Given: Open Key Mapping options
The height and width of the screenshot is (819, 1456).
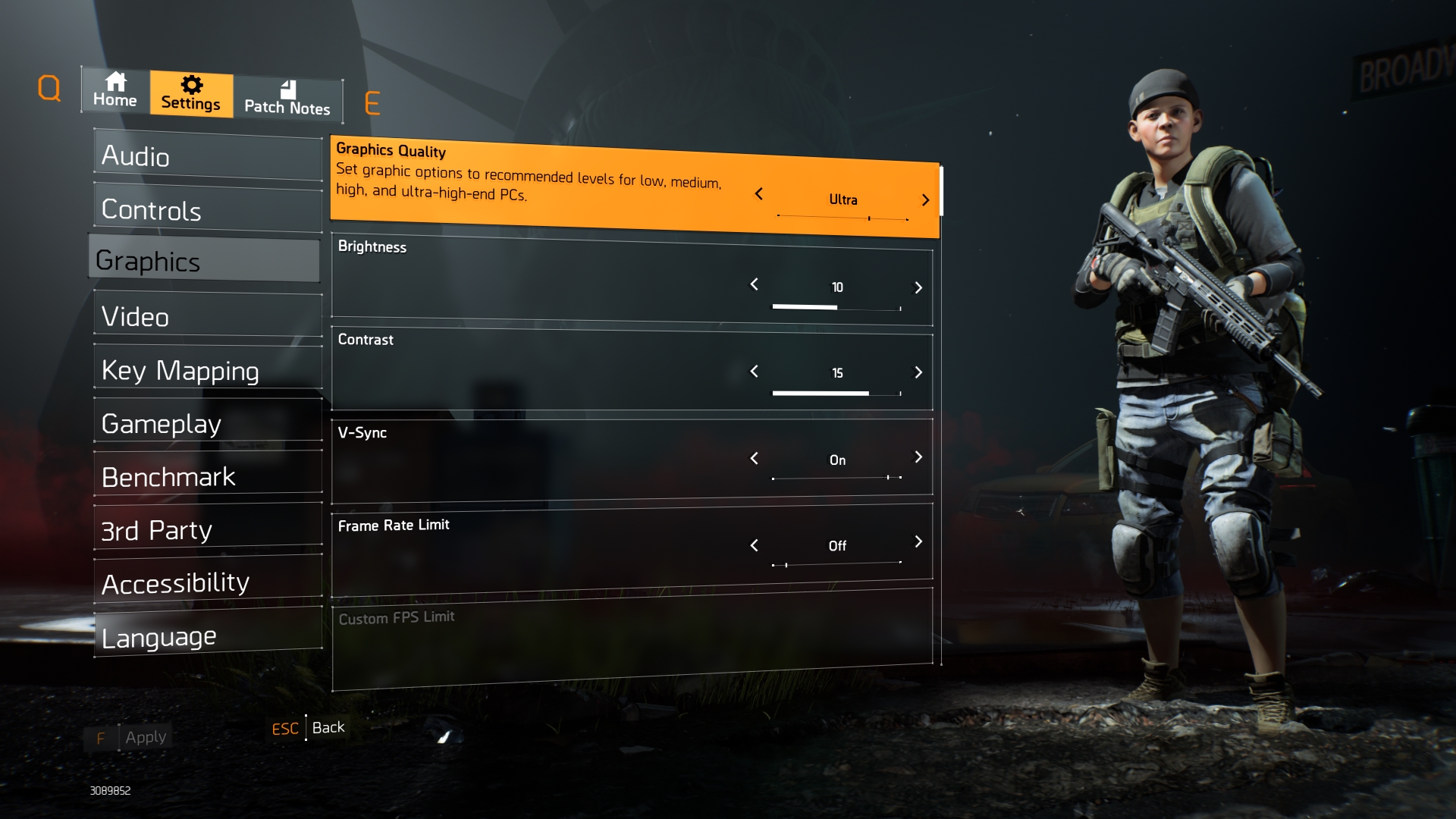Looking at the screenshot, I should pos(208,370).
